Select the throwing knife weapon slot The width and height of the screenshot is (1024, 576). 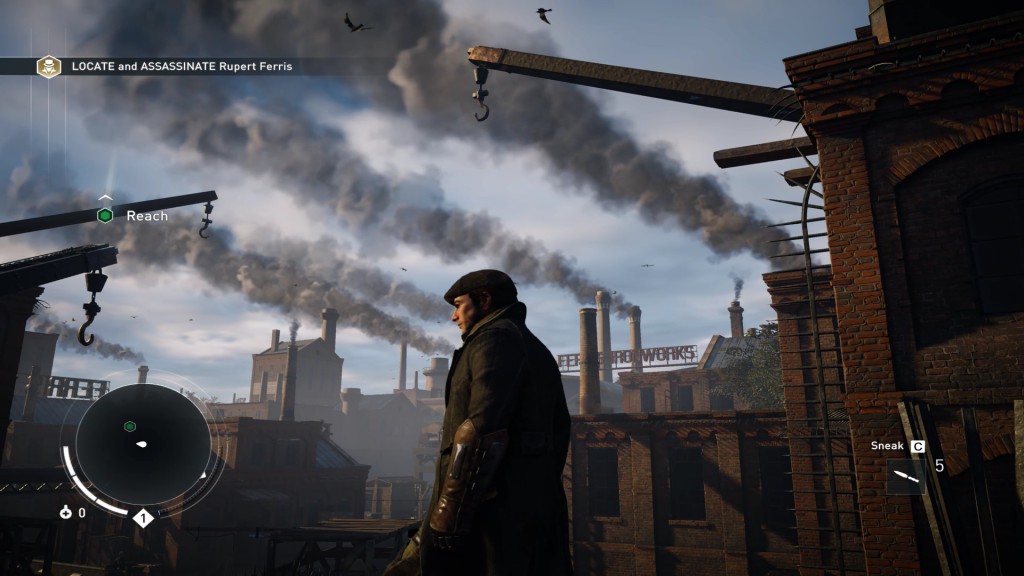(905, 476)
